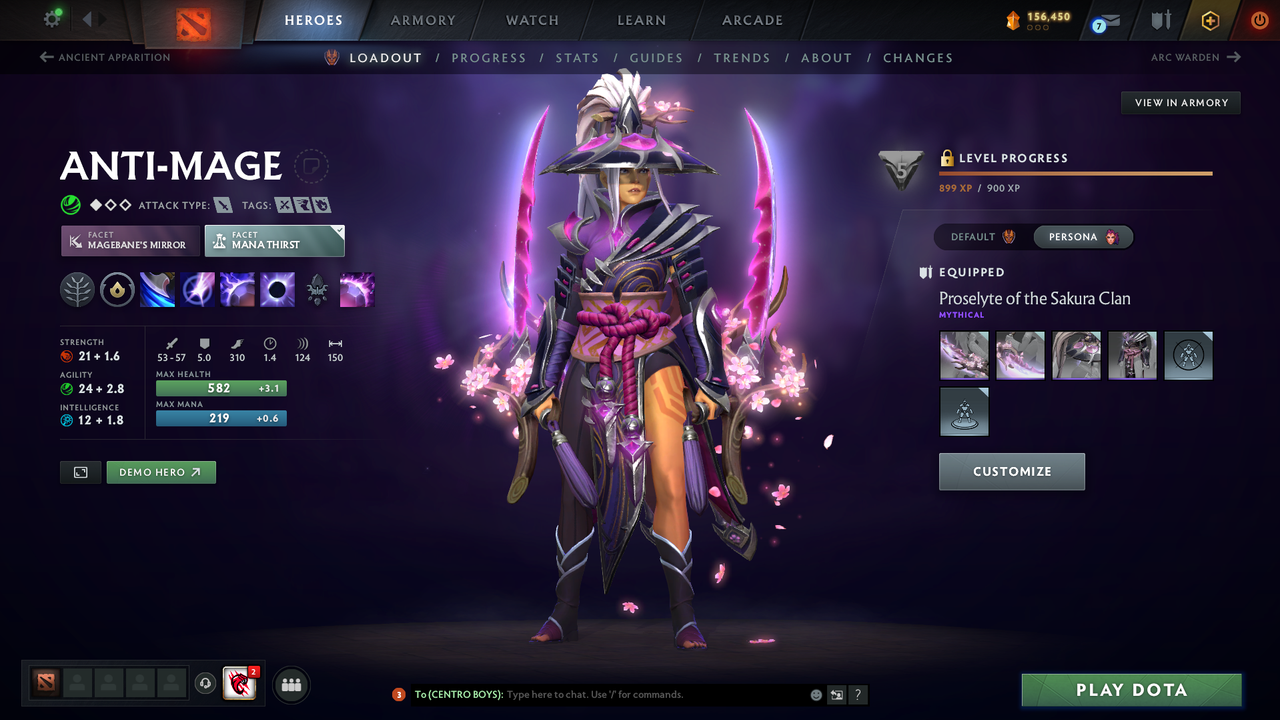The height and width of the screenshot is (720, 1280).
Task: Open the ARCADE menu
Action: click(752, 20)
